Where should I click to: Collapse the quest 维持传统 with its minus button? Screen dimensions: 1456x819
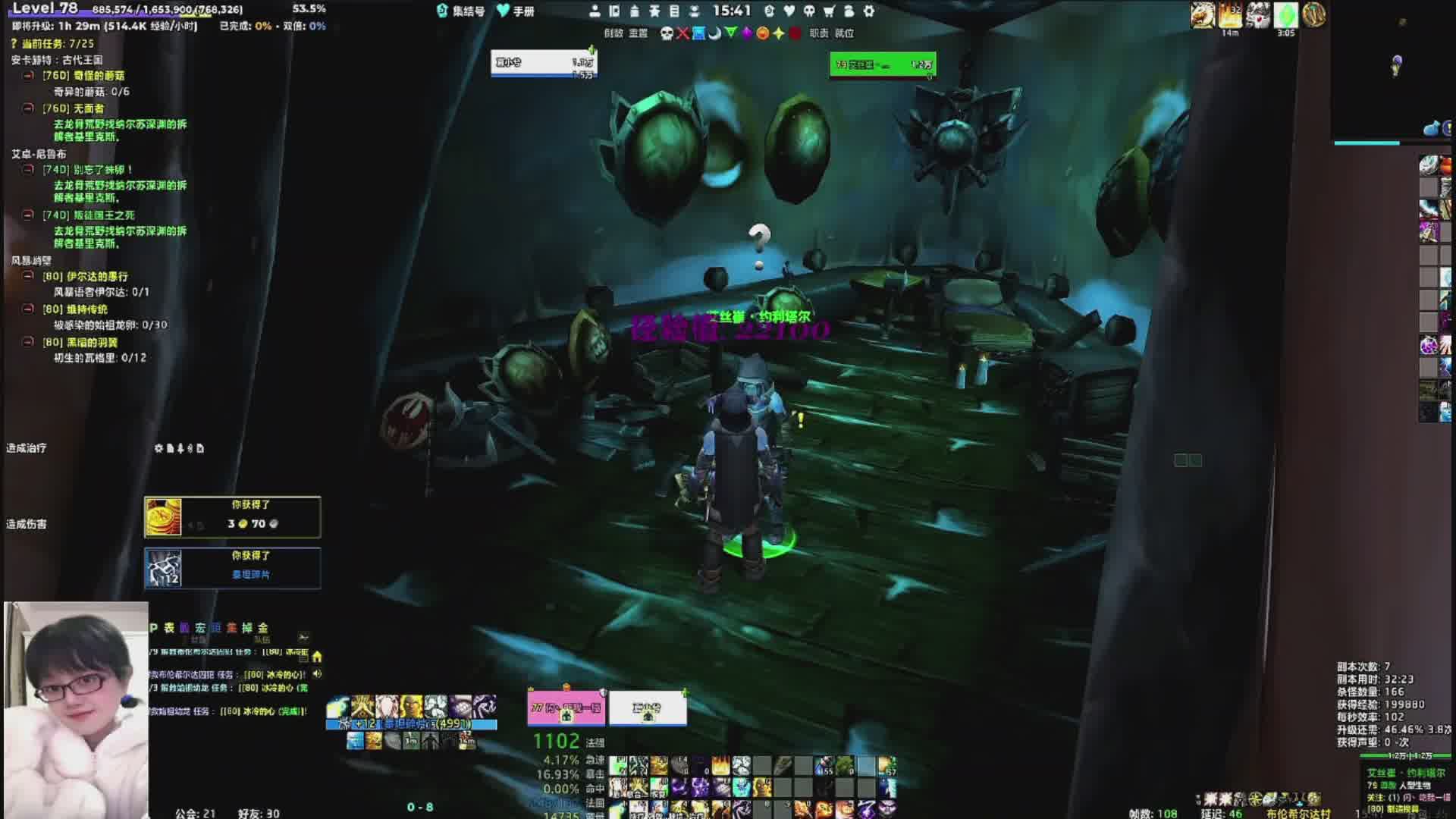point(28,309)
